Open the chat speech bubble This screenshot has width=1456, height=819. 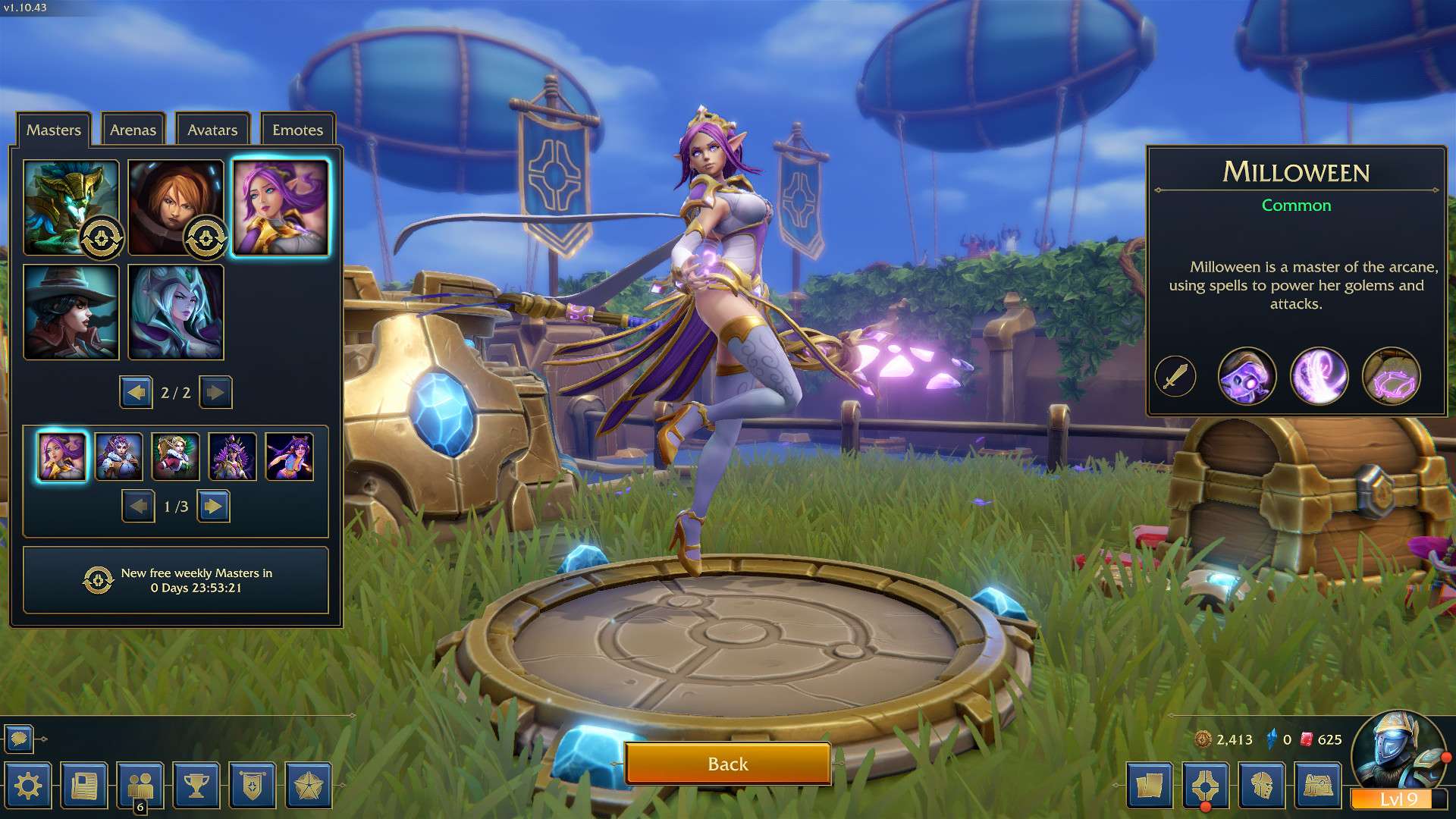19,738
